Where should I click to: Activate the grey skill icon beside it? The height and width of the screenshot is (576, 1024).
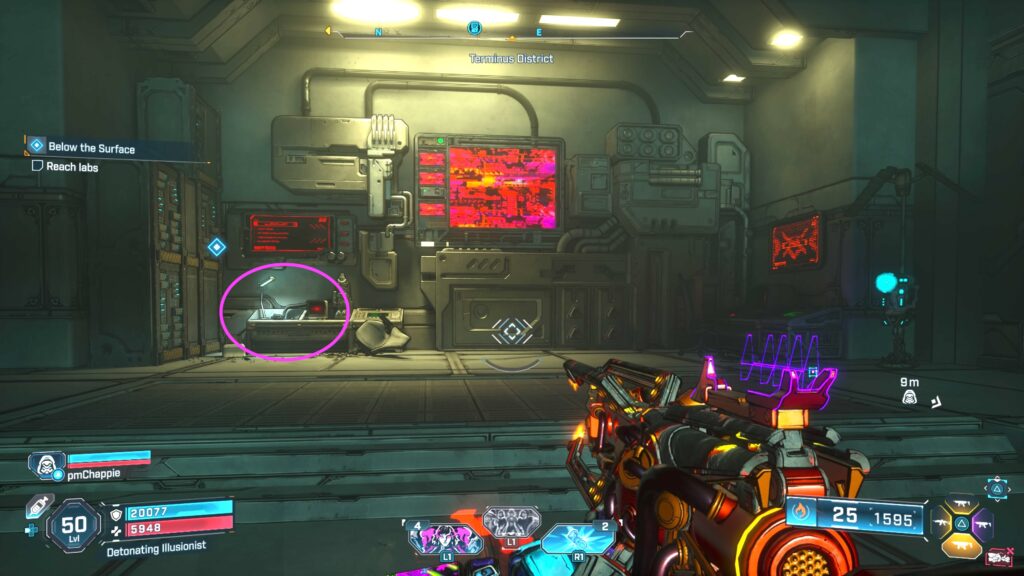pos(511,523)
